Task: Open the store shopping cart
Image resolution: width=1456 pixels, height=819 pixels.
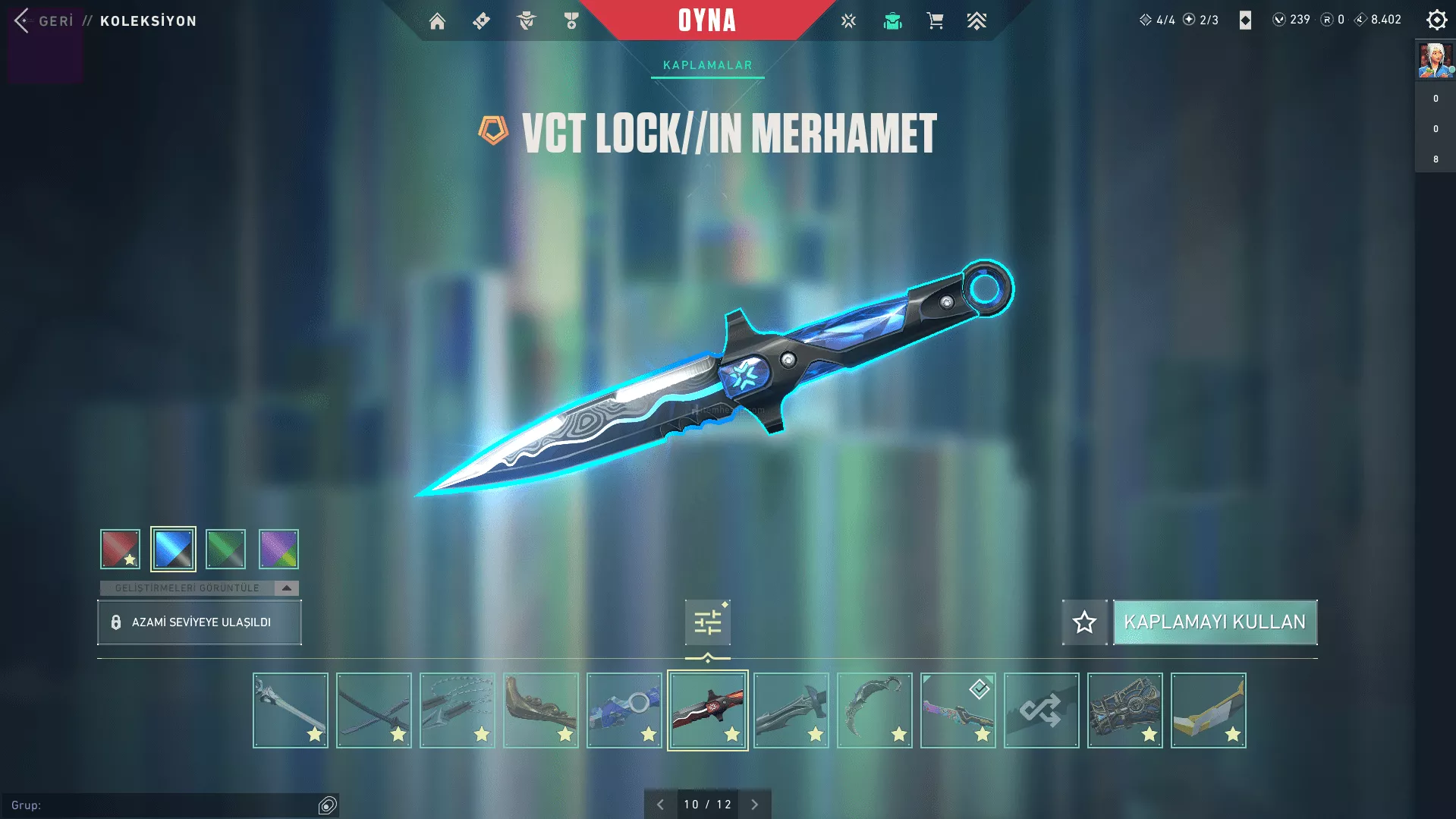Action: click(x=935, y=21)
